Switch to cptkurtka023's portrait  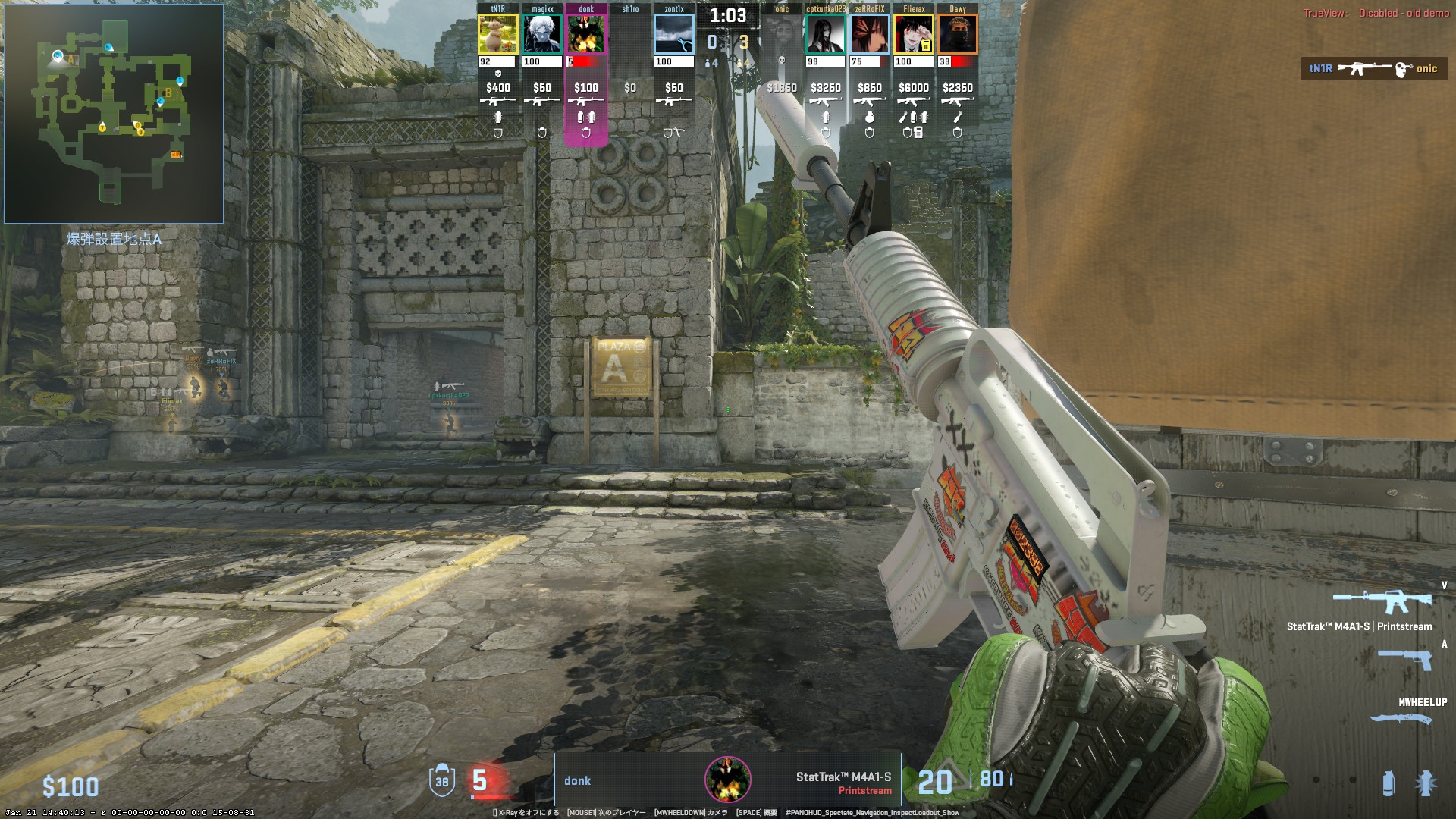[x=826, y=34]
